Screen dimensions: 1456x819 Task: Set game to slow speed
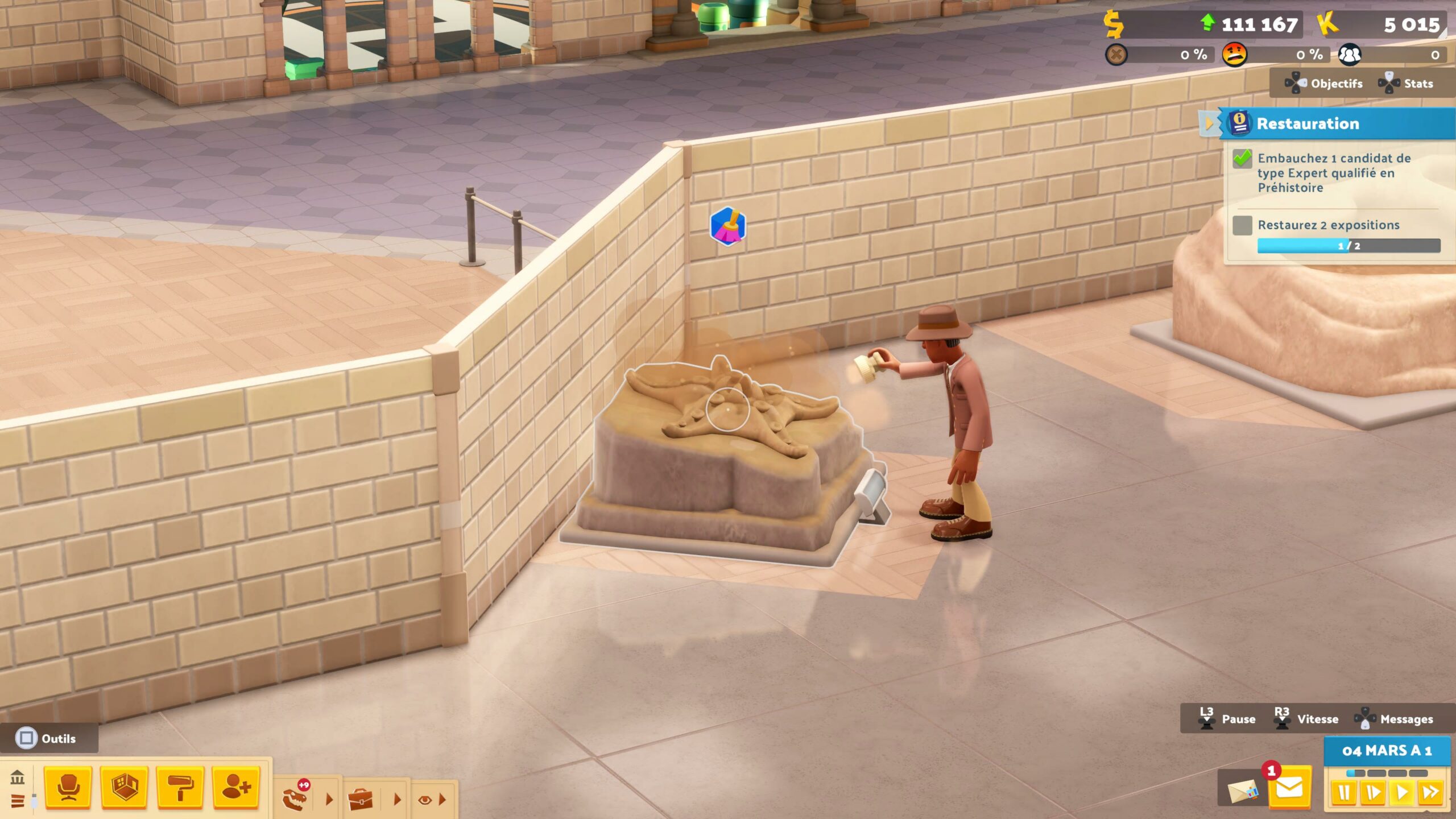1373,793
